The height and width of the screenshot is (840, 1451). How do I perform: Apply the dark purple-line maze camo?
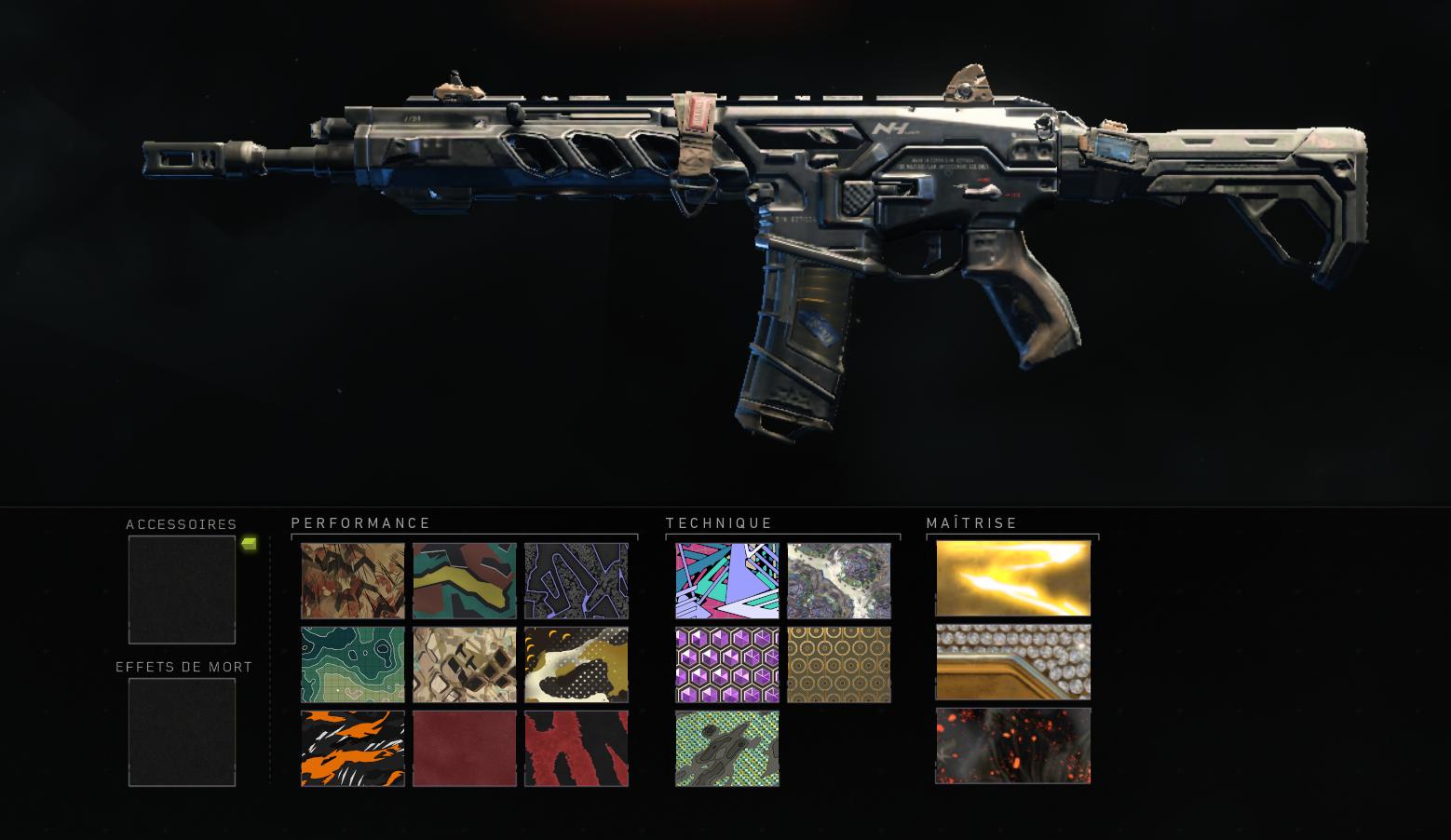click(x=576, y=581)
